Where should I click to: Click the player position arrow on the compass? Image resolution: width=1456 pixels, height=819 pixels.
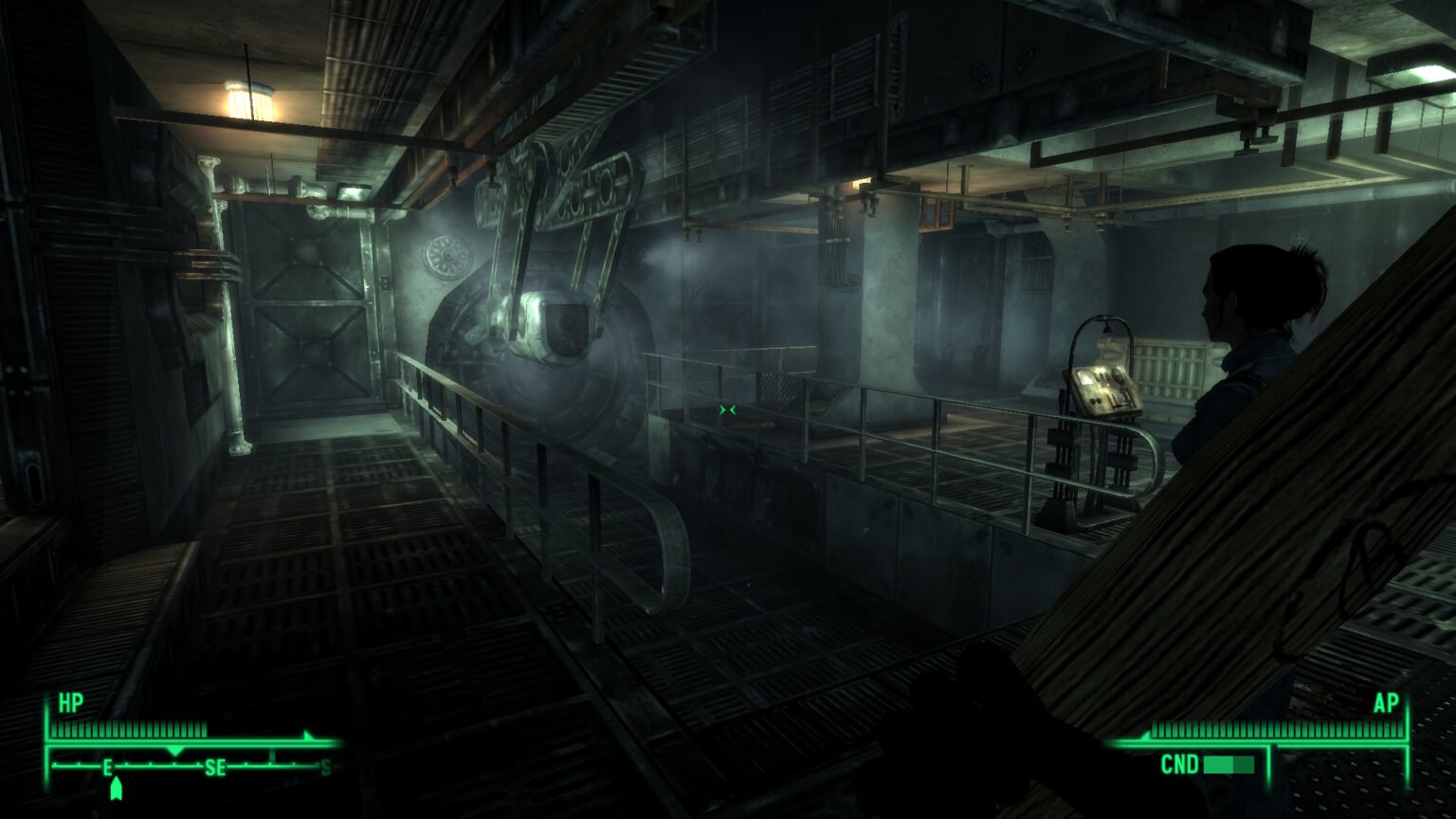click(116, 785)
